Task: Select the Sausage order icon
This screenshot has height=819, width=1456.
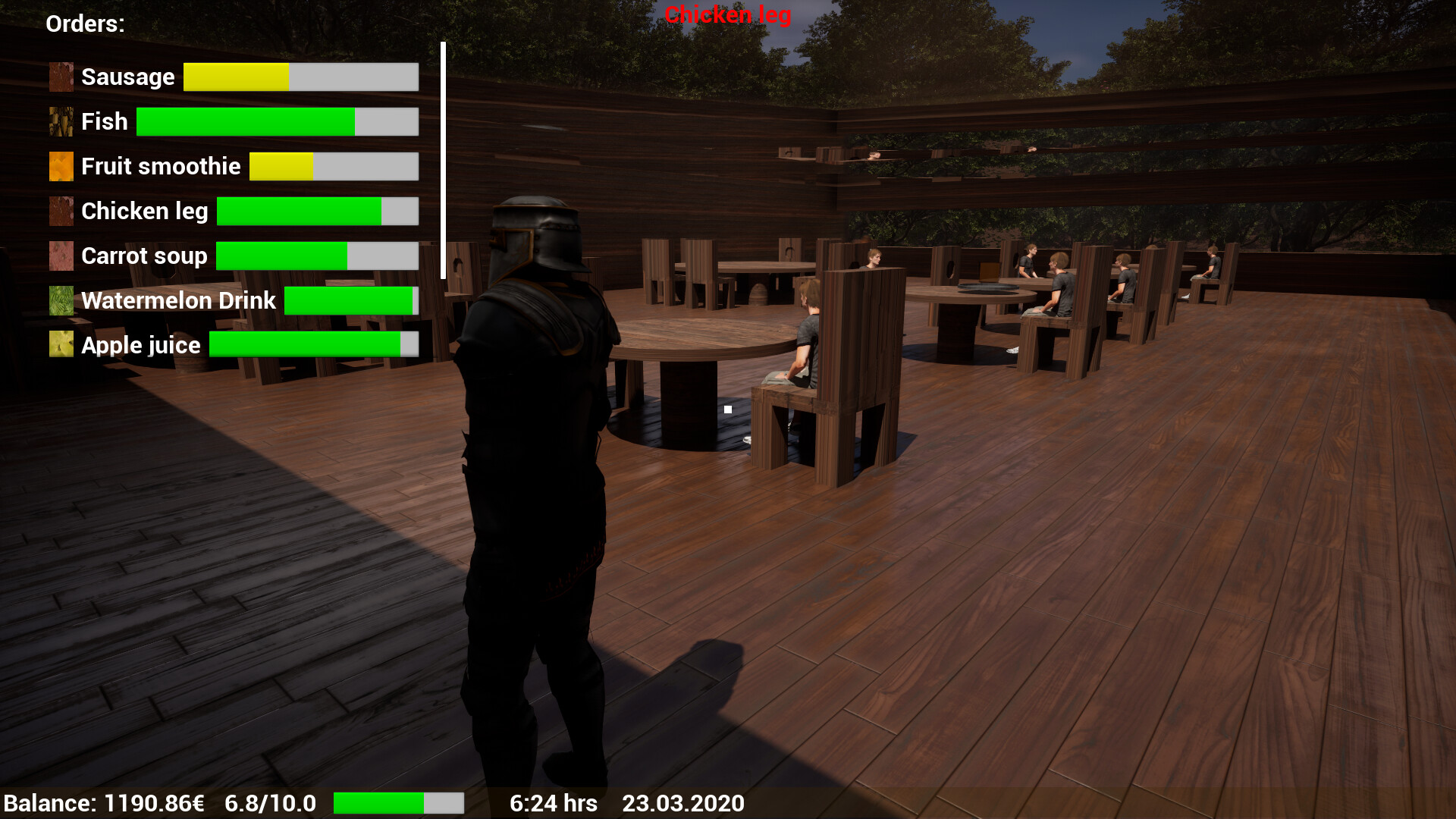Action: [61, 77]
